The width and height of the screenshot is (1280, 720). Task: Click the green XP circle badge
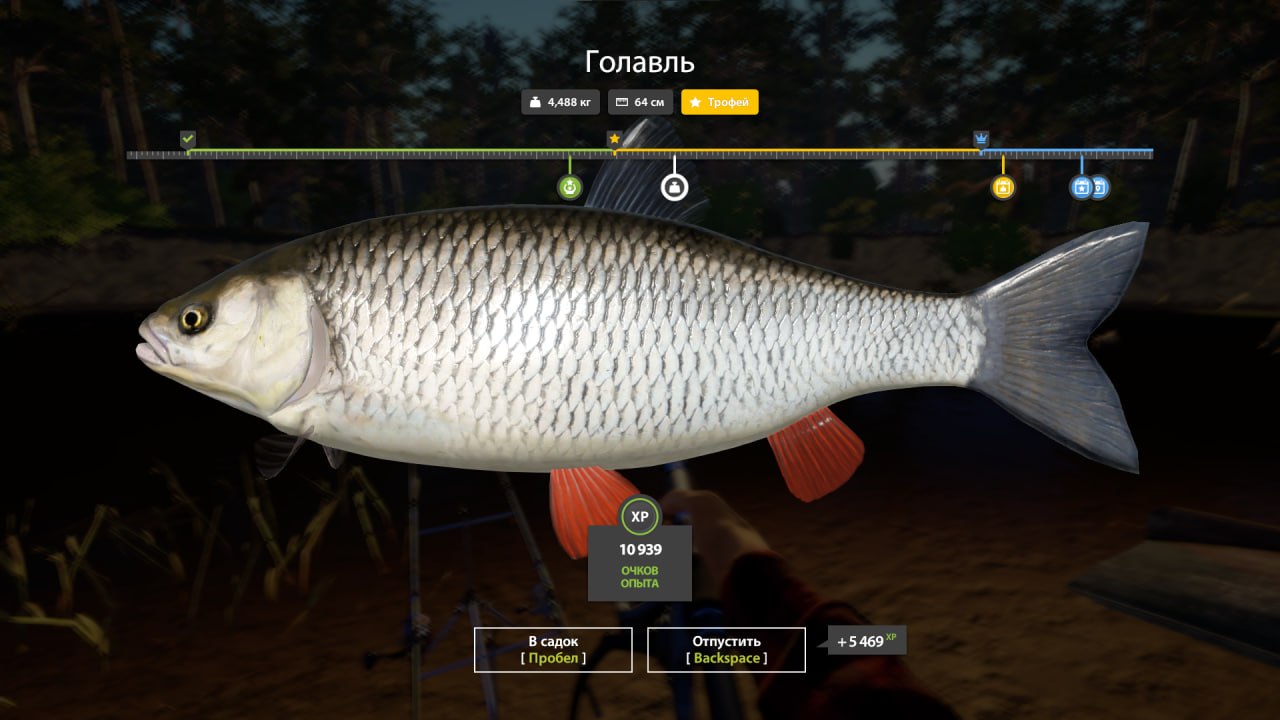pyautogui.click(x=640, y=517)
